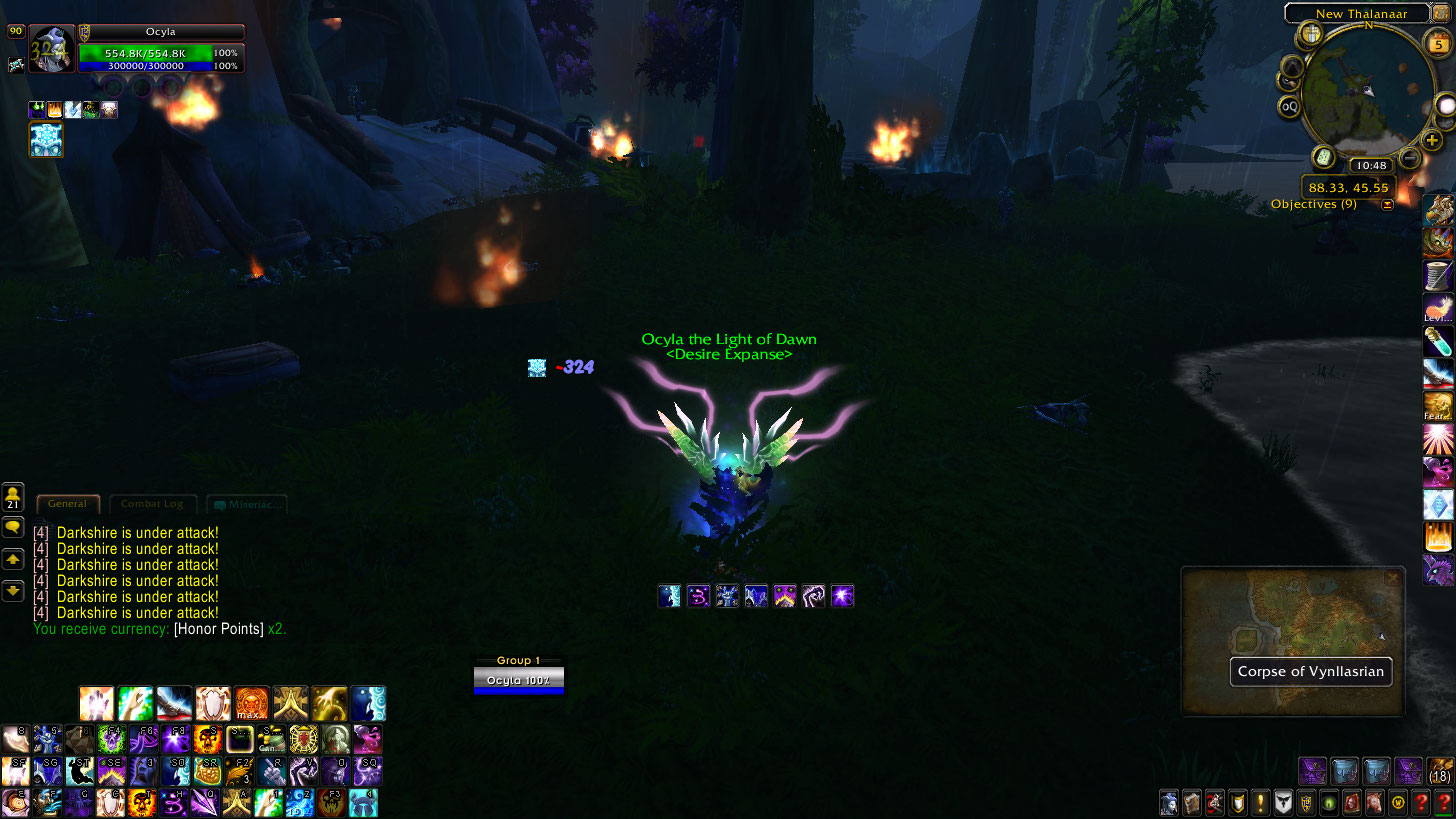Activate the orange skull ability bound to T
The height and width of the screenshot is (819, 1456).
pos(141,802)
